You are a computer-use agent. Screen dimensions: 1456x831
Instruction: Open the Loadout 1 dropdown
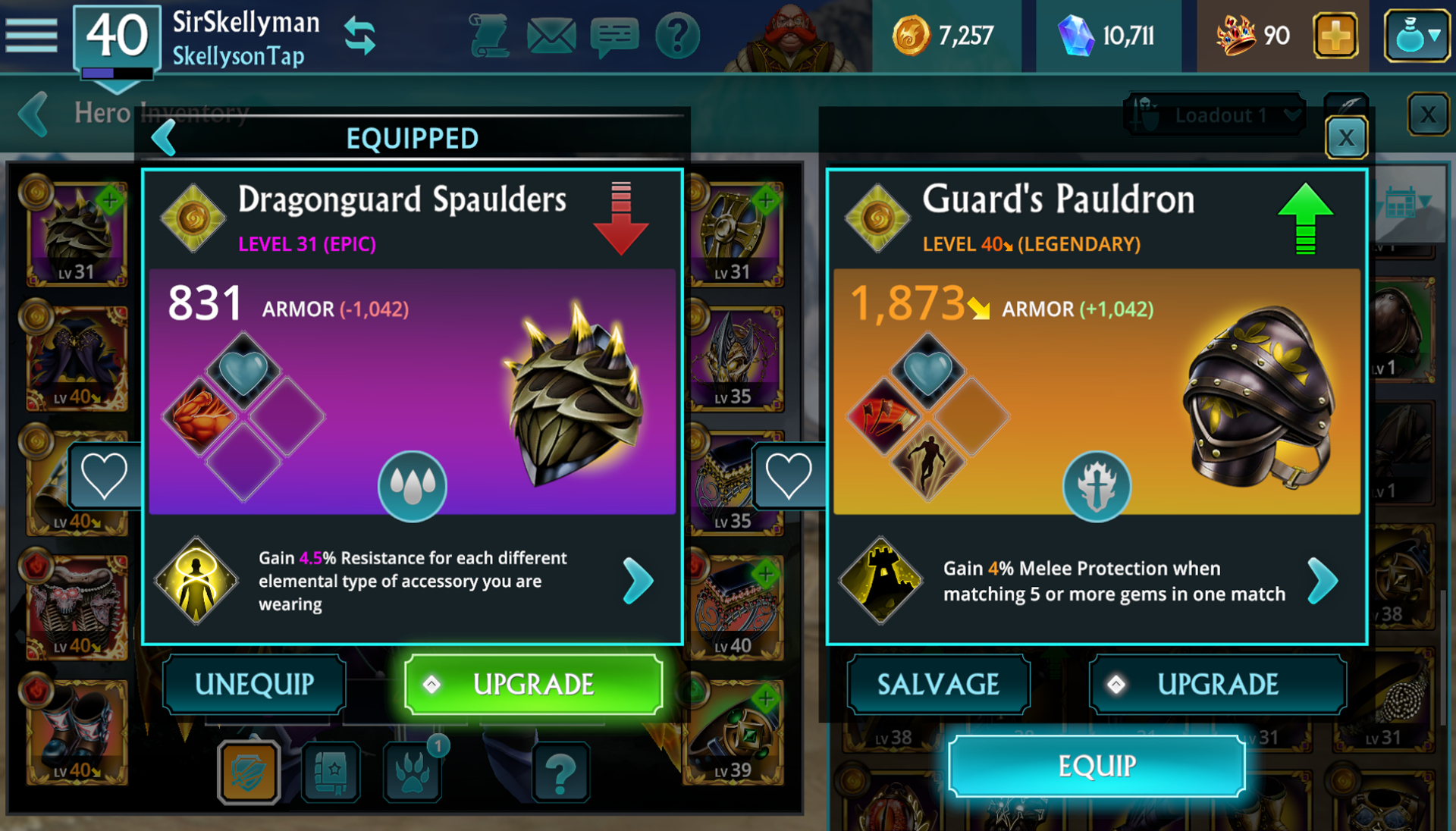1214,115
